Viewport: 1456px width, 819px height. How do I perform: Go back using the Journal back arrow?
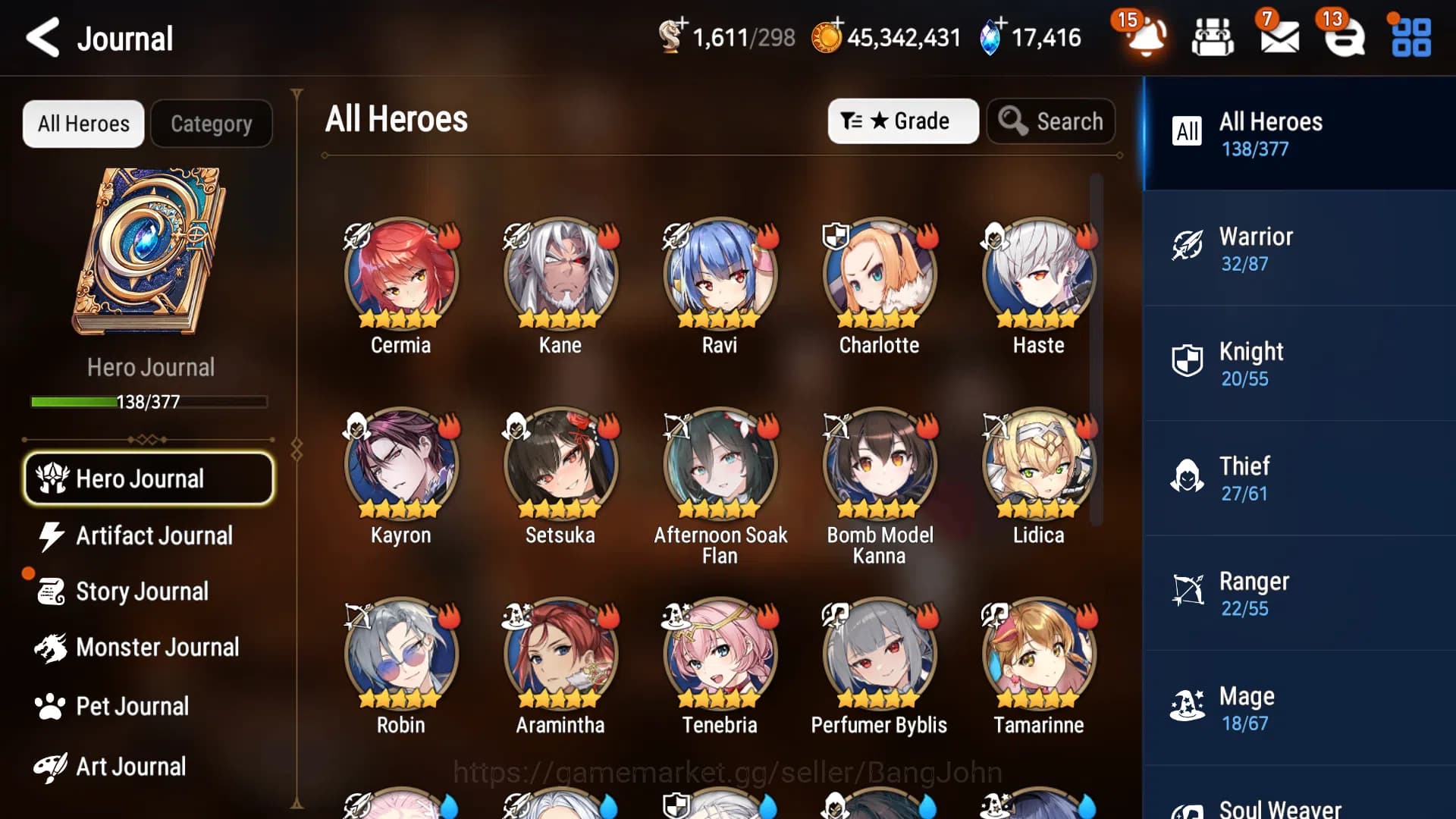pyautogui.click(x=43, y=38)
